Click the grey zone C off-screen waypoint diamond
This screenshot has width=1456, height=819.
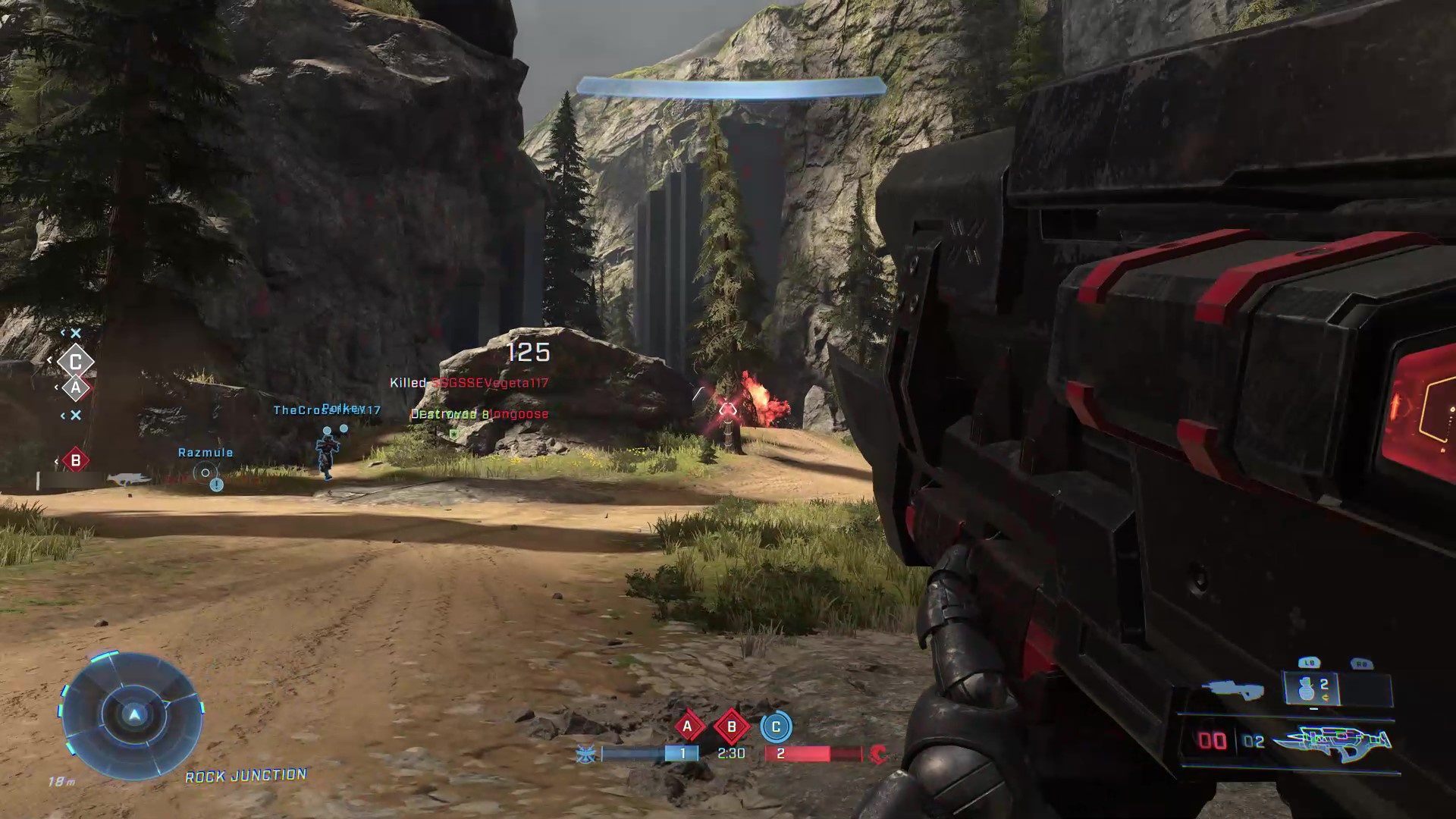pos(76,362)
